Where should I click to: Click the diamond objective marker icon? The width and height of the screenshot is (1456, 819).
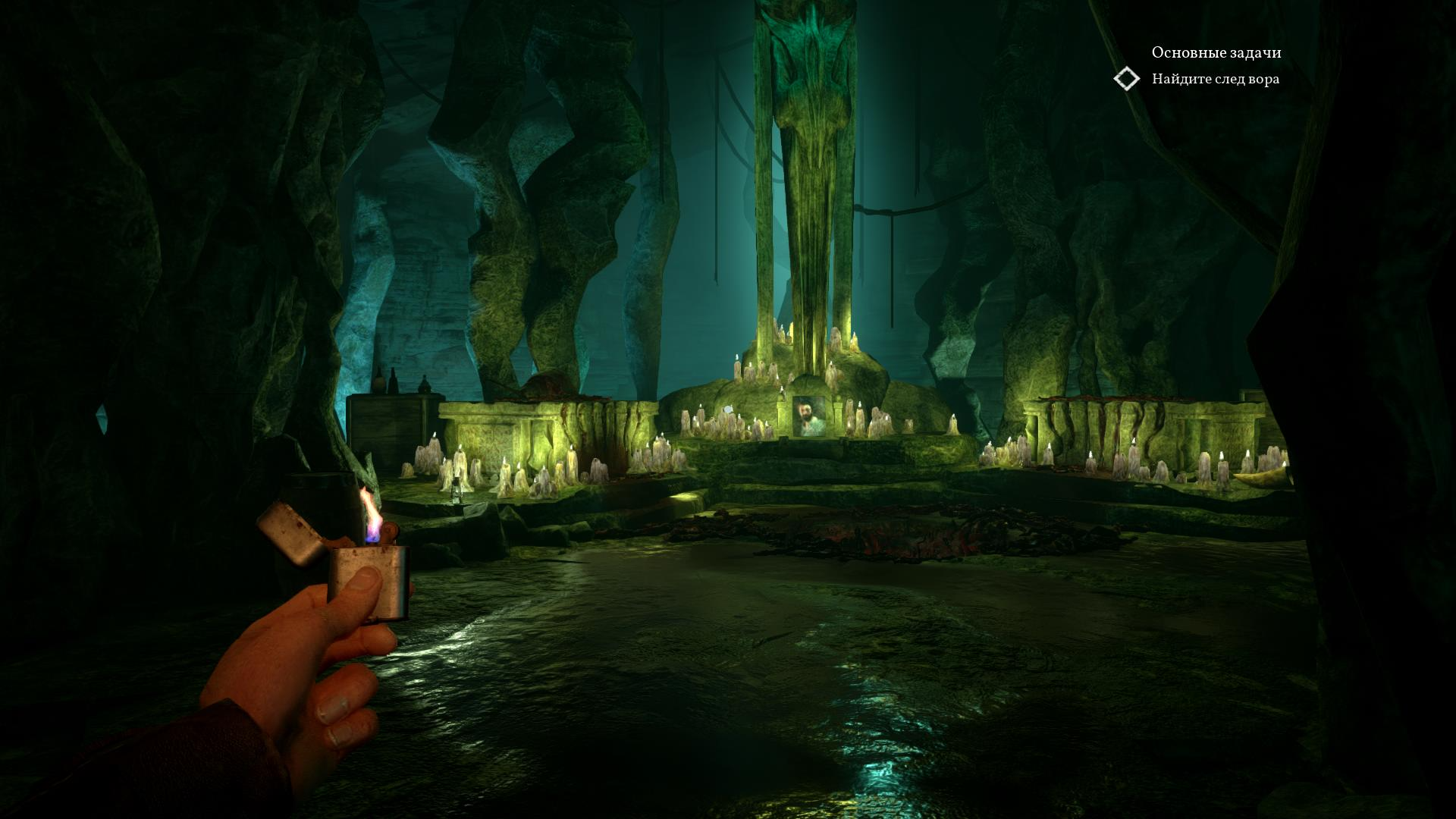tap(1127, 79)
